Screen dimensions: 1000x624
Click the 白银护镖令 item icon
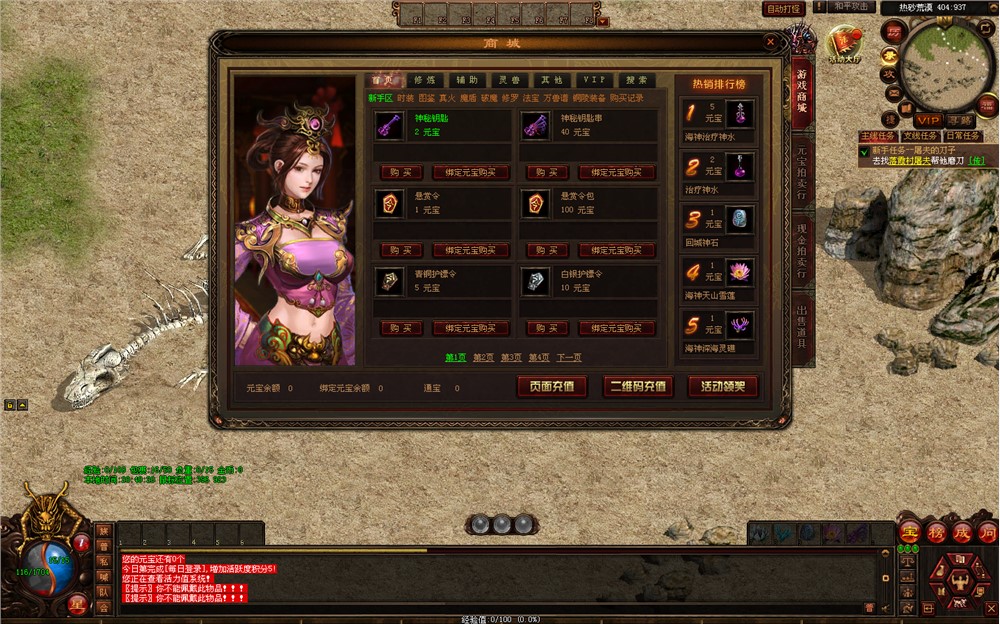click(534, 281)
